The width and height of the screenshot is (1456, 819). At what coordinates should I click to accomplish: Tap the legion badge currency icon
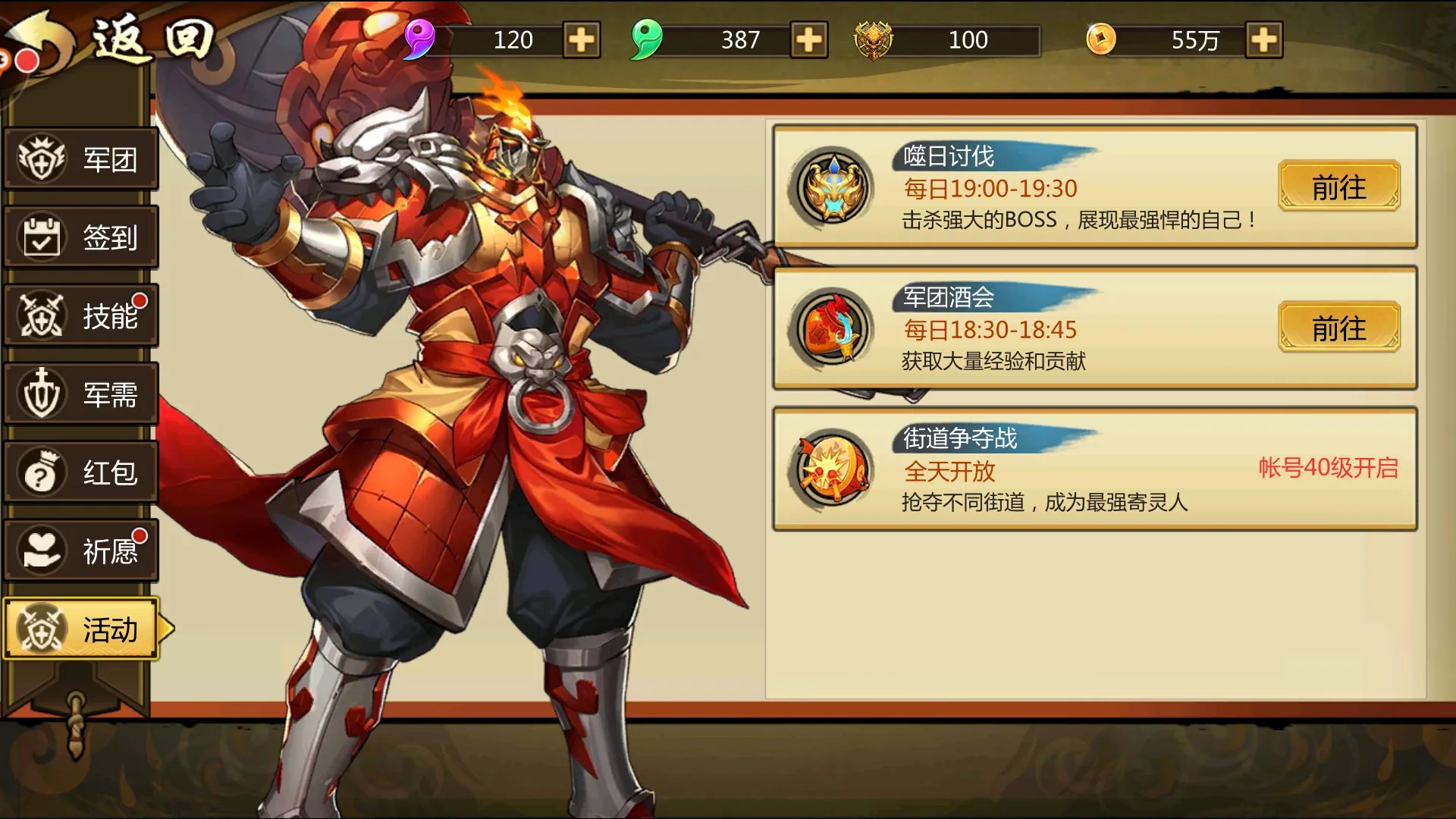874,40
